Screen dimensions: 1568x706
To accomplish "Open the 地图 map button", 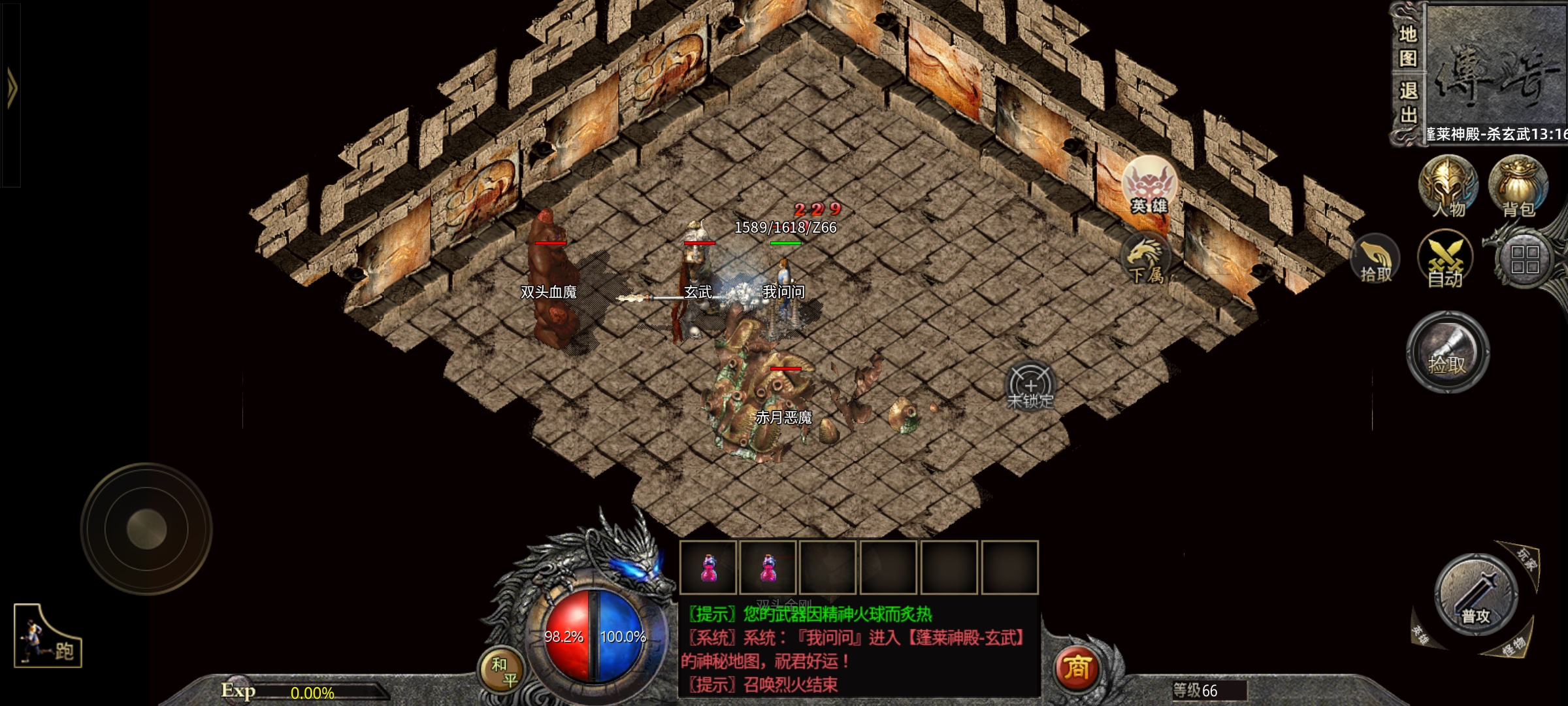I will tap(1407, 46).
